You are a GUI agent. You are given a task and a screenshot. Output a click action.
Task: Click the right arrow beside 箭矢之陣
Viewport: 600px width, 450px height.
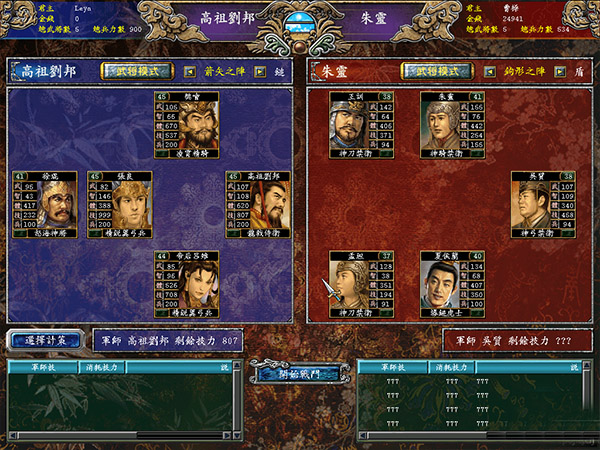(260, 72)
